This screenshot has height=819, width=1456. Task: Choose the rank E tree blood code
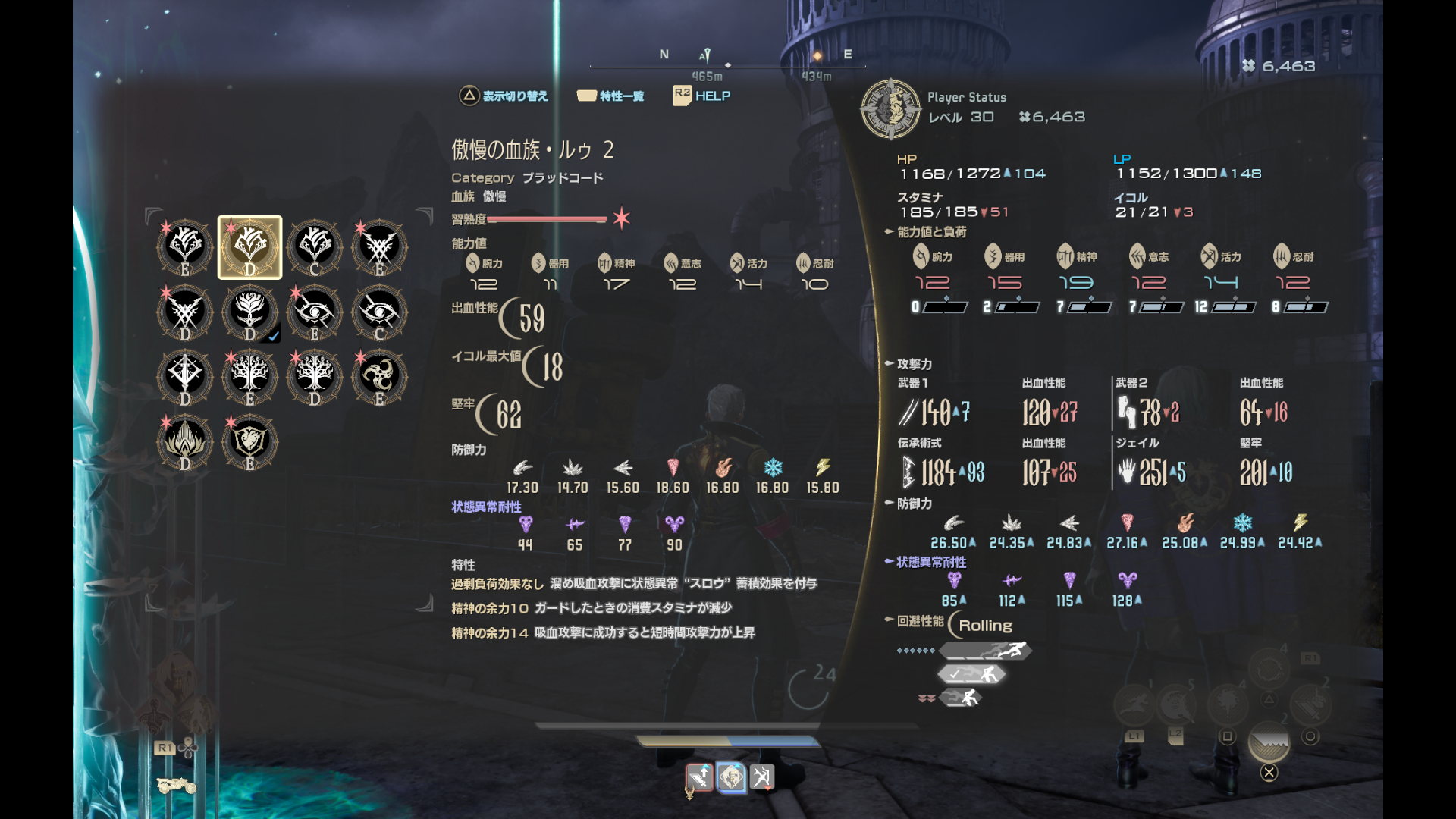point(249,376)
